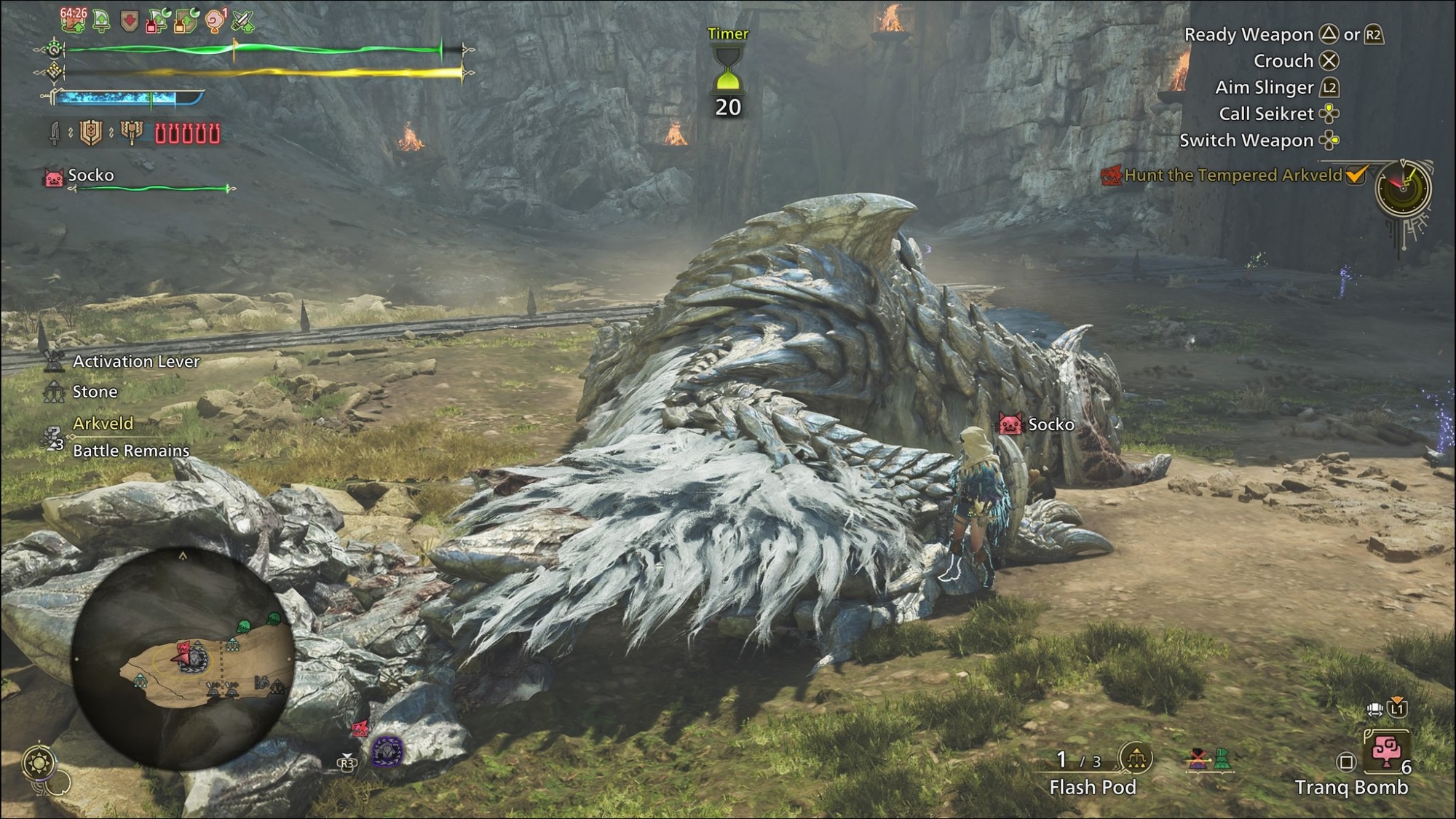Image resolution: width=1456 pixels, height=819 pixels.
Task: Open the circular minimap
Action: (x=183, y=659)
